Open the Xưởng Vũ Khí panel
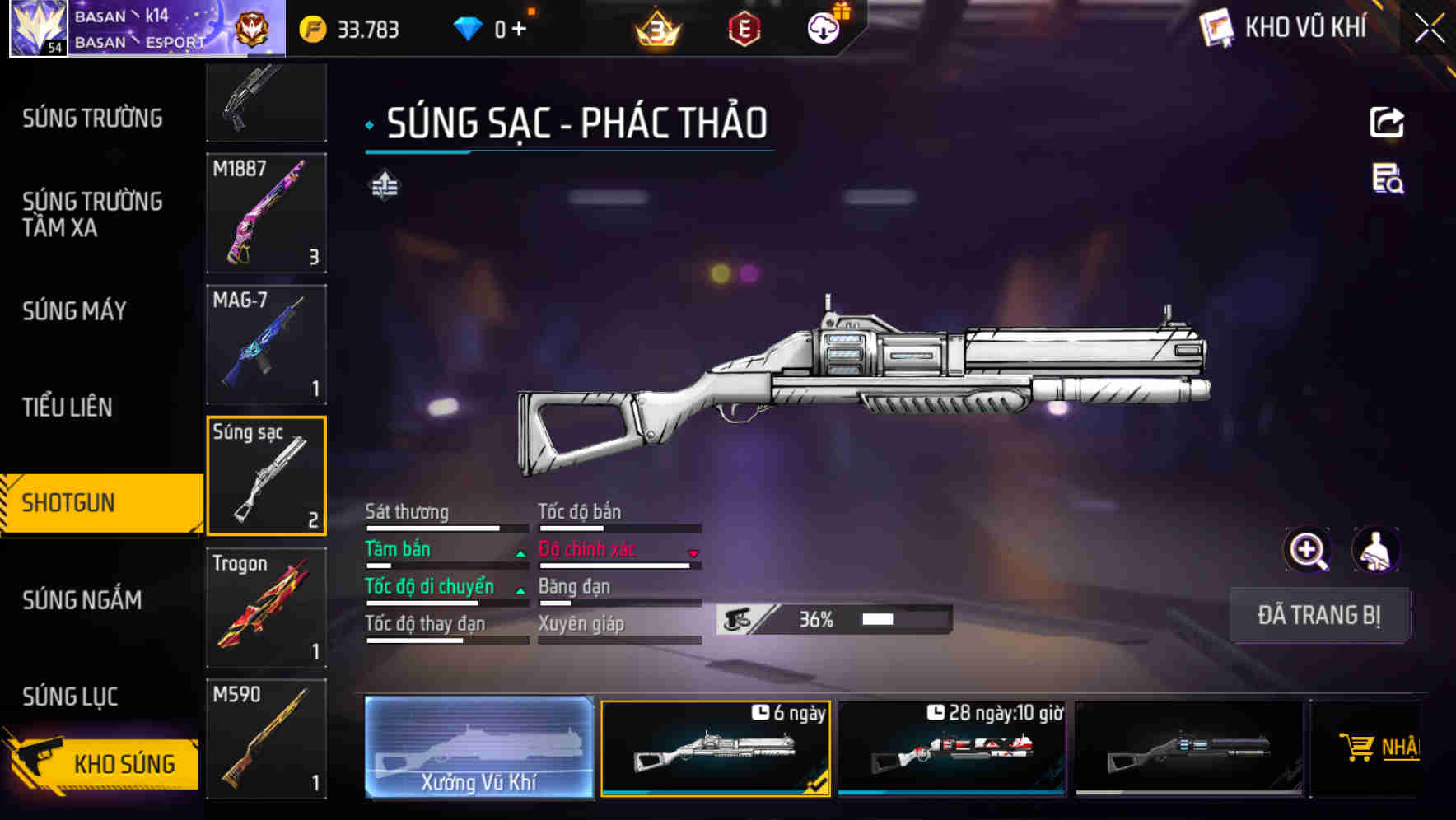 tap(478, 748)
